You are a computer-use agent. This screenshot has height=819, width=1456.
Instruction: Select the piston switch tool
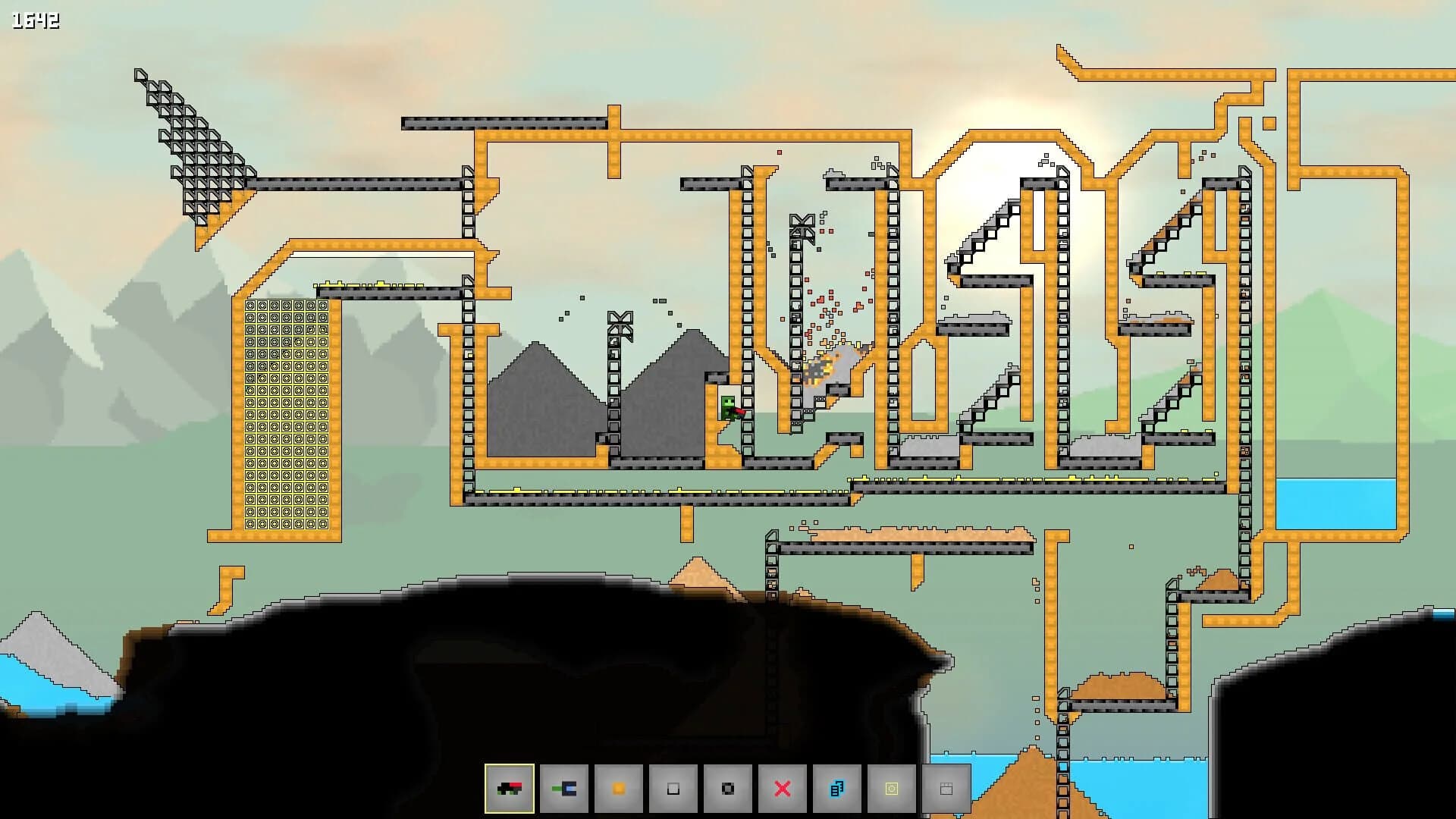[565, 789]
